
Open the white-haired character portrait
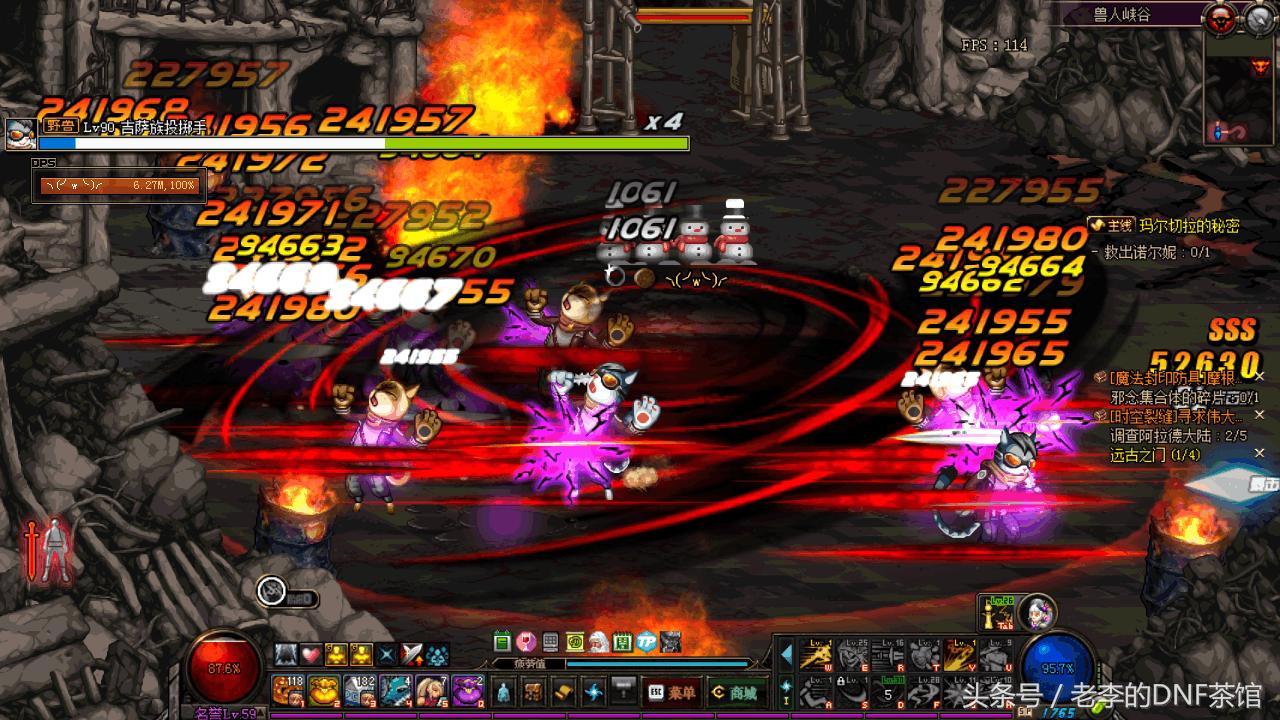point(1040,609)
